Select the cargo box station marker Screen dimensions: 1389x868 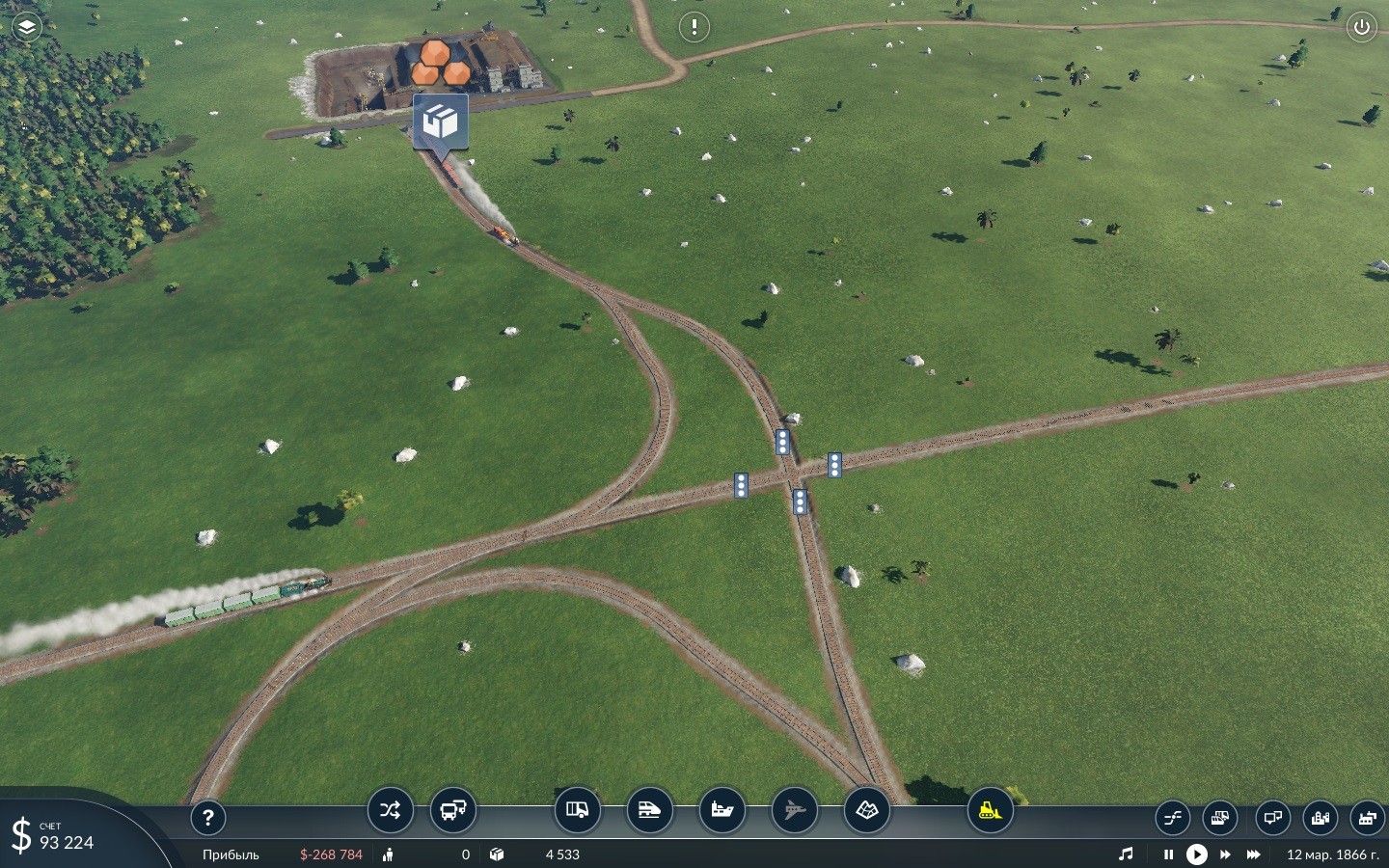pos(441,122)
